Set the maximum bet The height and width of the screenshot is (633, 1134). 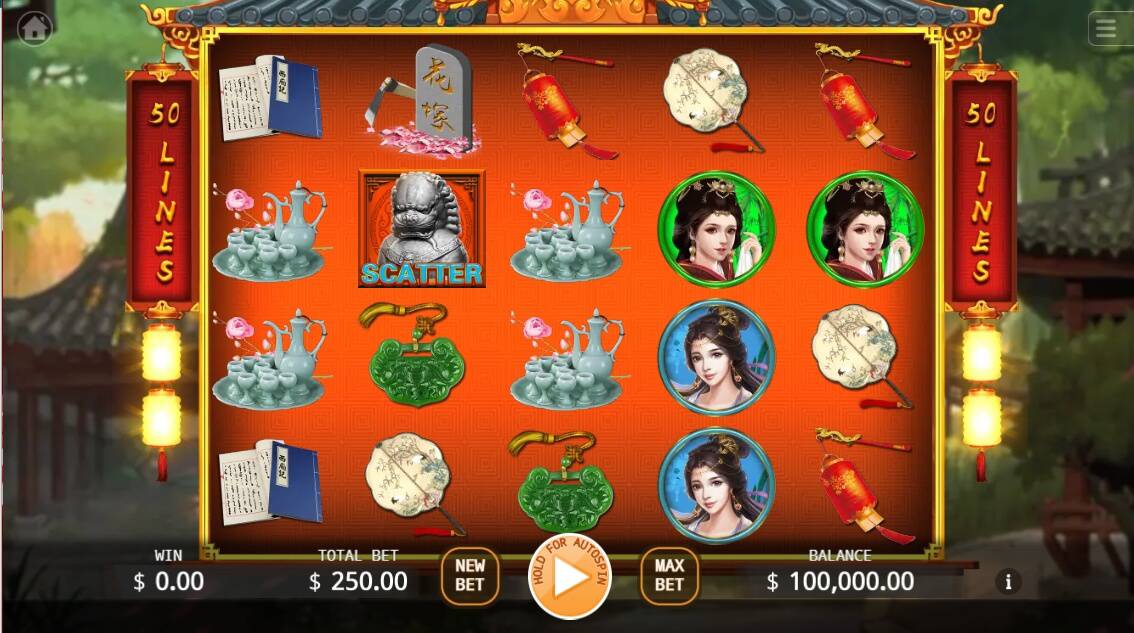tap(669, 575)
